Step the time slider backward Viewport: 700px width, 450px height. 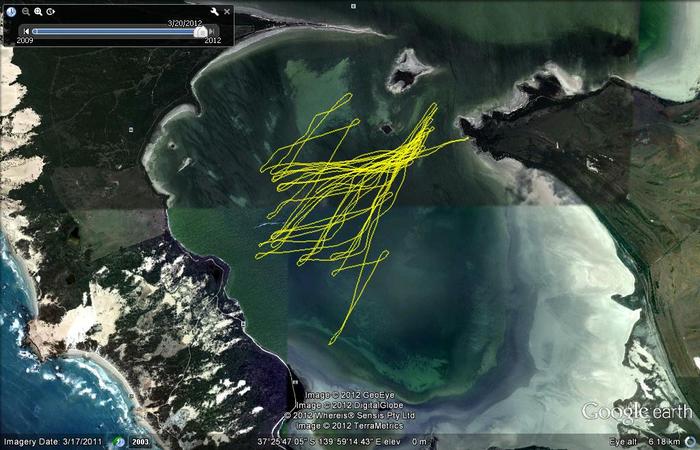click(x=26, y=31)
